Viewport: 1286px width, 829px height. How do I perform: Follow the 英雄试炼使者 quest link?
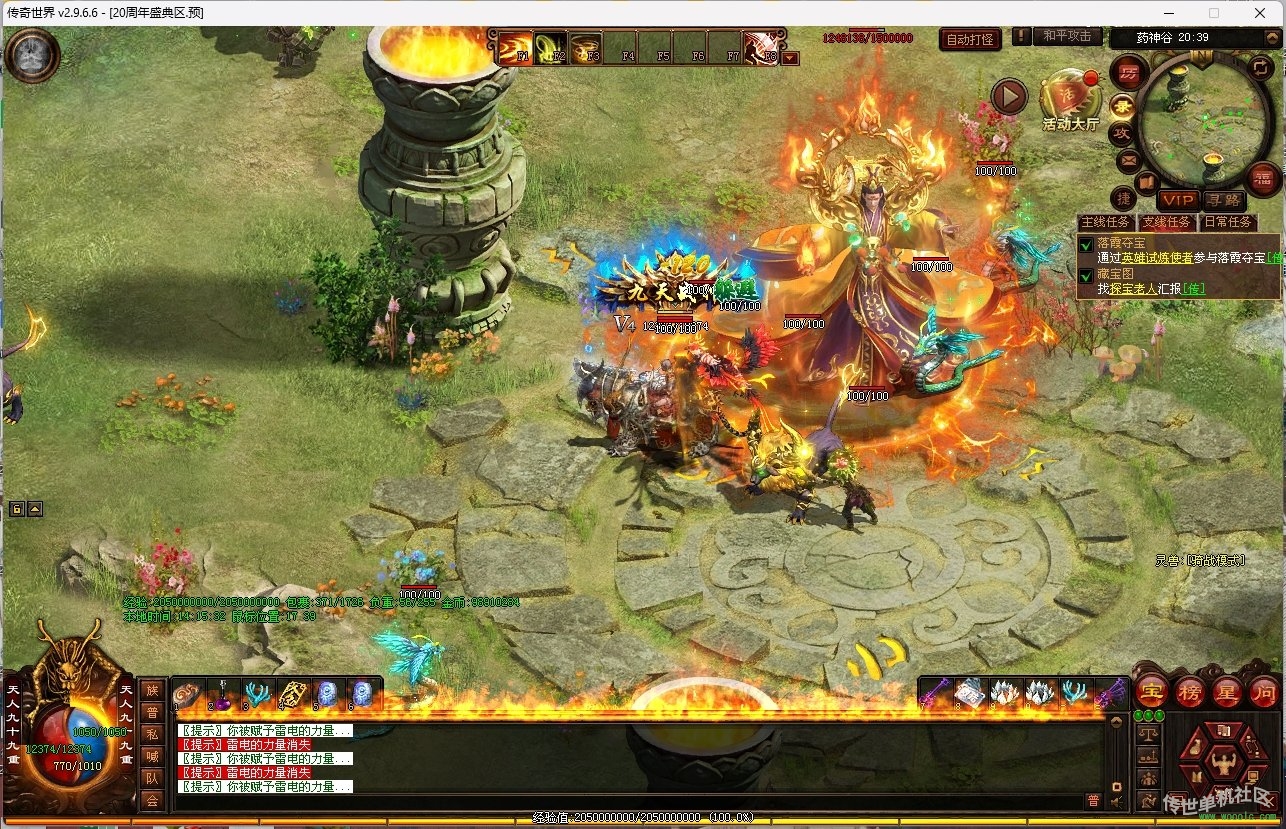[x=1160, y=257]
